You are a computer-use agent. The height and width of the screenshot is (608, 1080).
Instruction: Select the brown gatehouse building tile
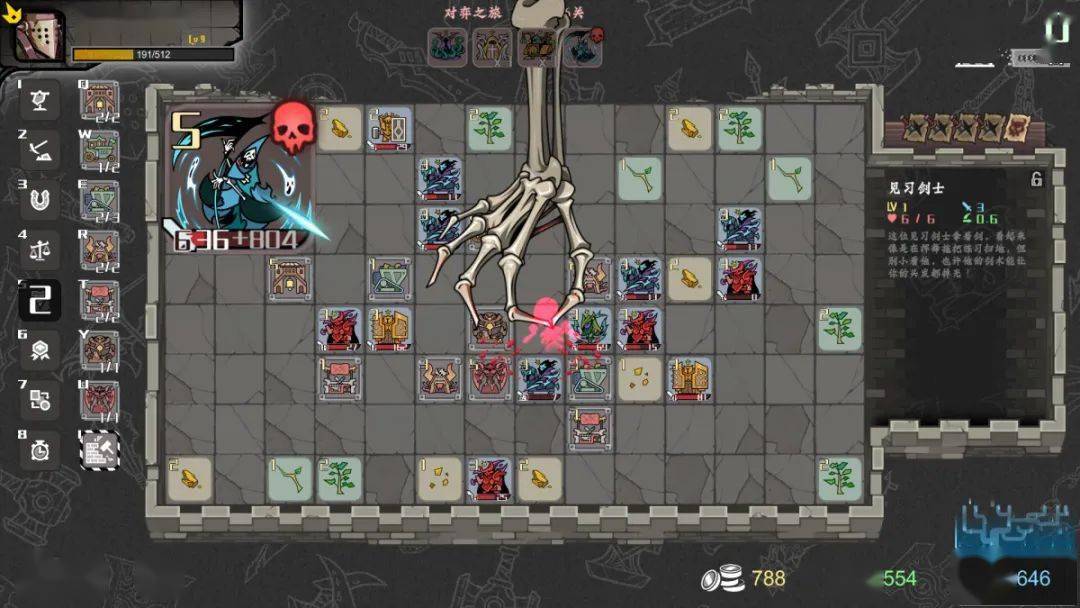tap(290, 279)
